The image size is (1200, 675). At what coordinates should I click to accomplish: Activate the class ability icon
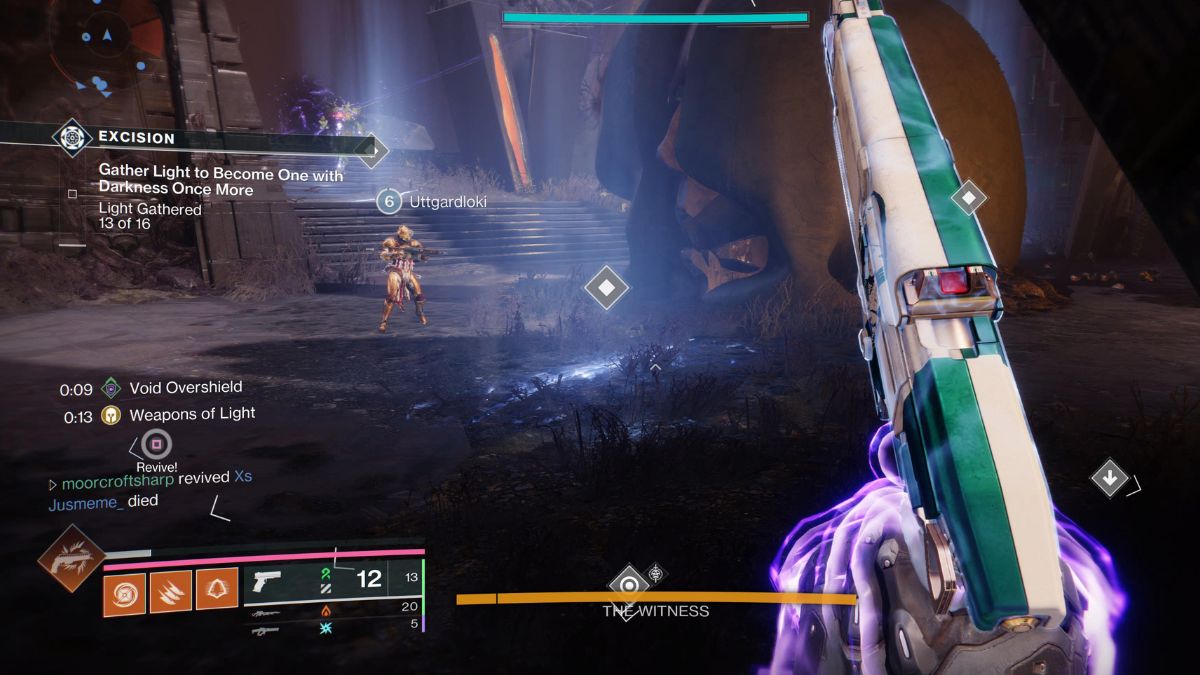tap(217, 590)
